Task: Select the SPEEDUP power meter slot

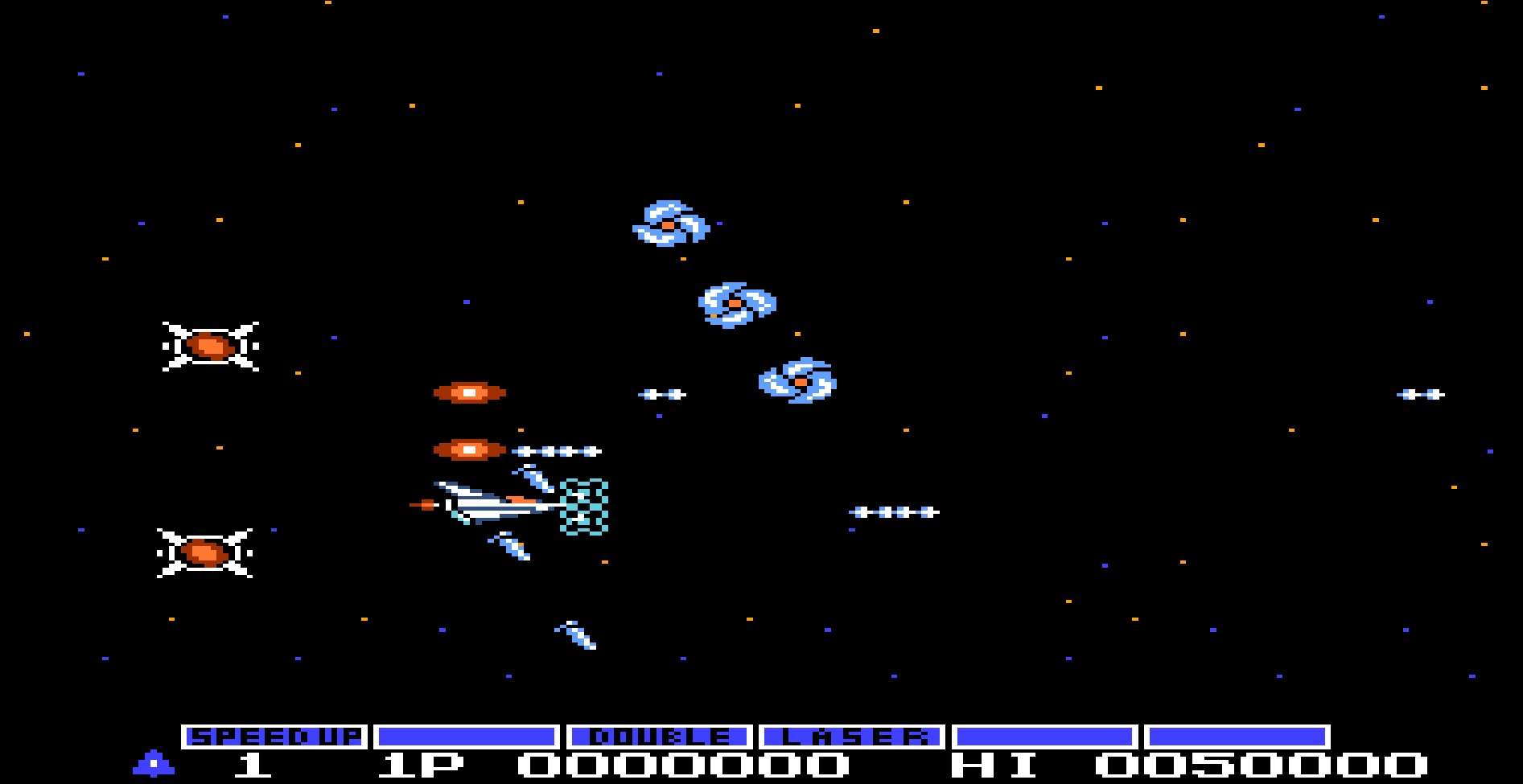Action: pos(274,737)
